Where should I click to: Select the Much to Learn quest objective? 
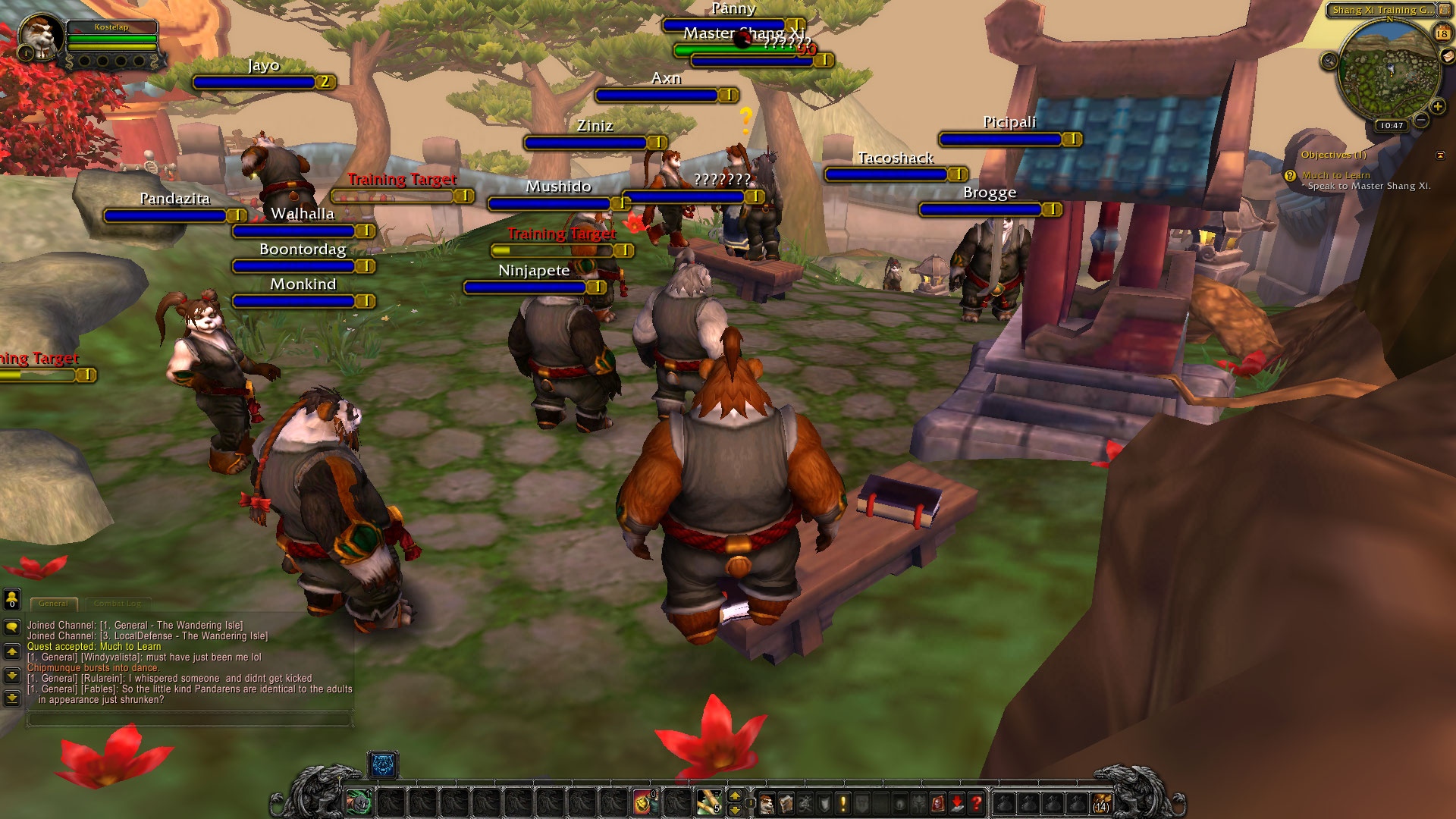click(1335, 175)
